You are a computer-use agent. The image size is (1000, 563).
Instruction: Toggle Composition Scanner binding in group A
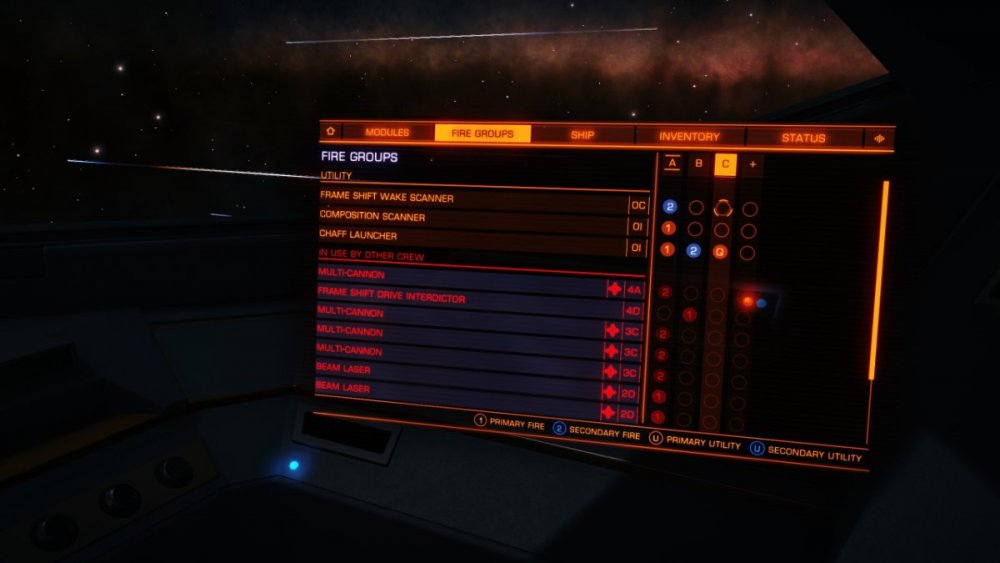pos(669,228)
